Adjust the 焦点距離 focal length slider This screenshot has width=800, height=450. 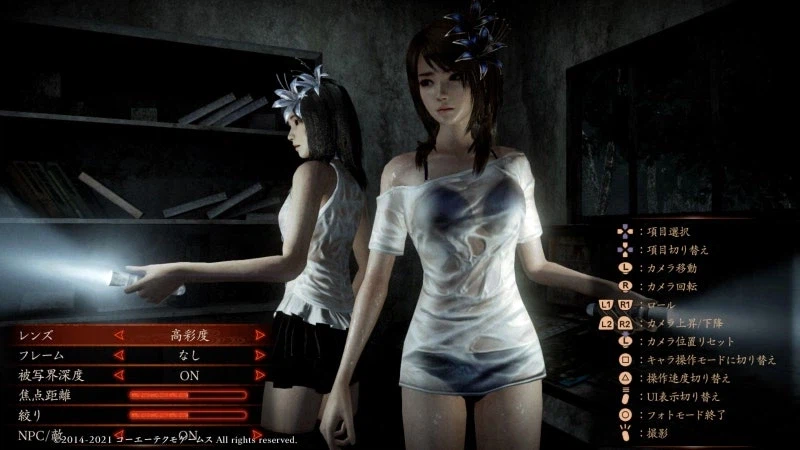(x=188, y=395)
